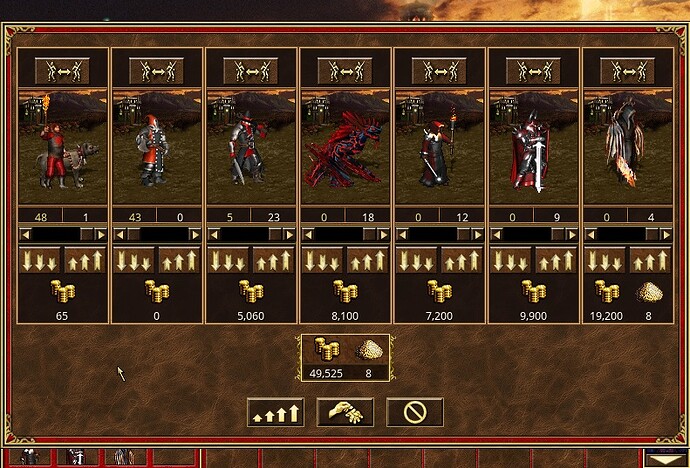Cancel recruitment with the crossed circle button
The width and height of the screenshot is (690, 468).
(x=415, y=412)
